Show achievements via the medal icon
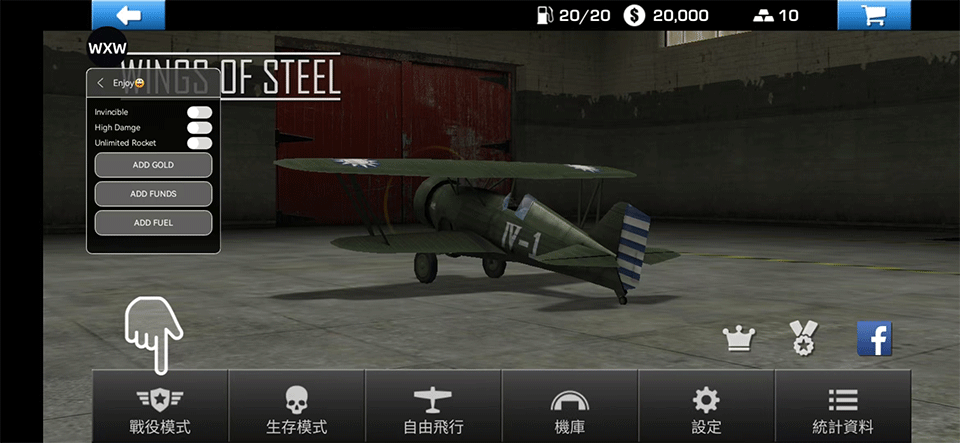The width and height of the screenshot is (960, 443). click(x=803, y=339)
